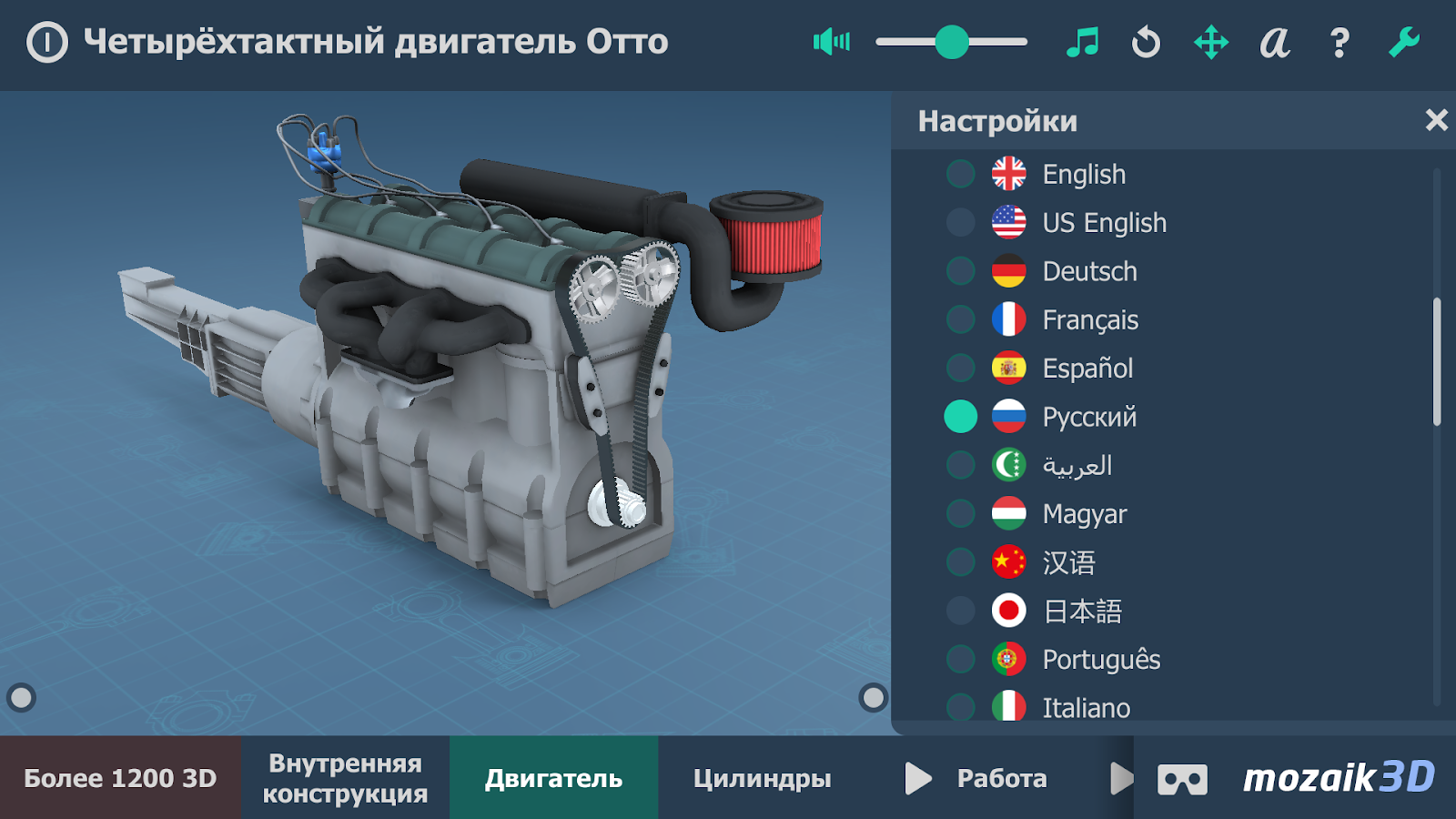
Task: Open the Внутренняя конструкция section
Action: (346, 778)
